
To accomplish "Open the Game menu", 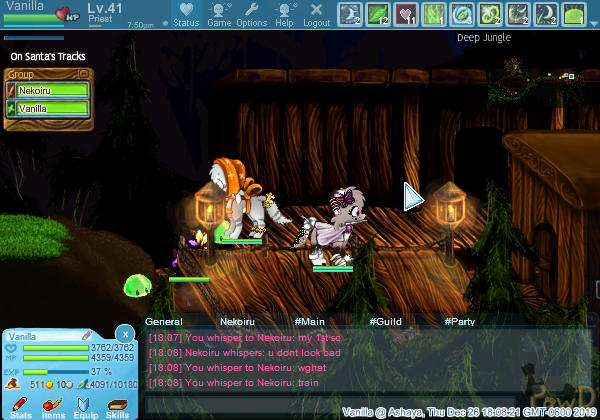I will [219, 15].
